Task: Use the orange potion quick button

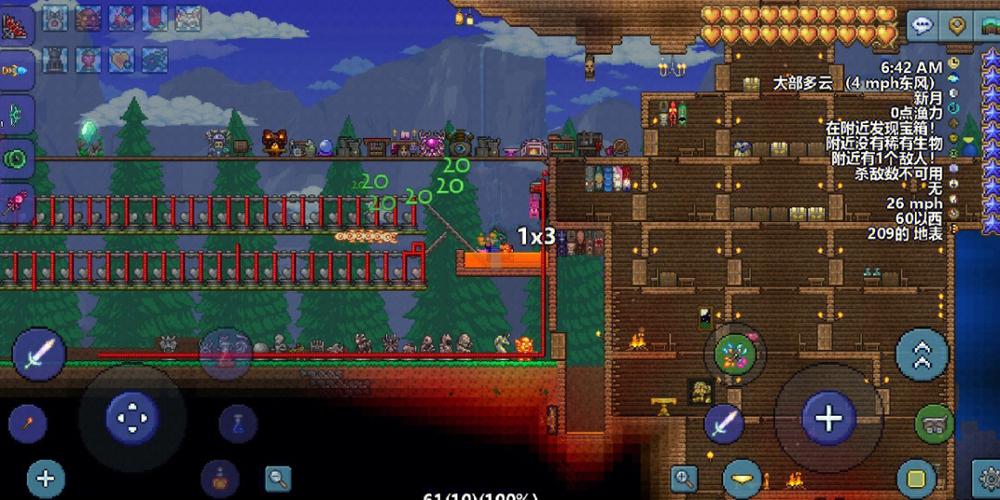Action: click(x=219, y=478)
